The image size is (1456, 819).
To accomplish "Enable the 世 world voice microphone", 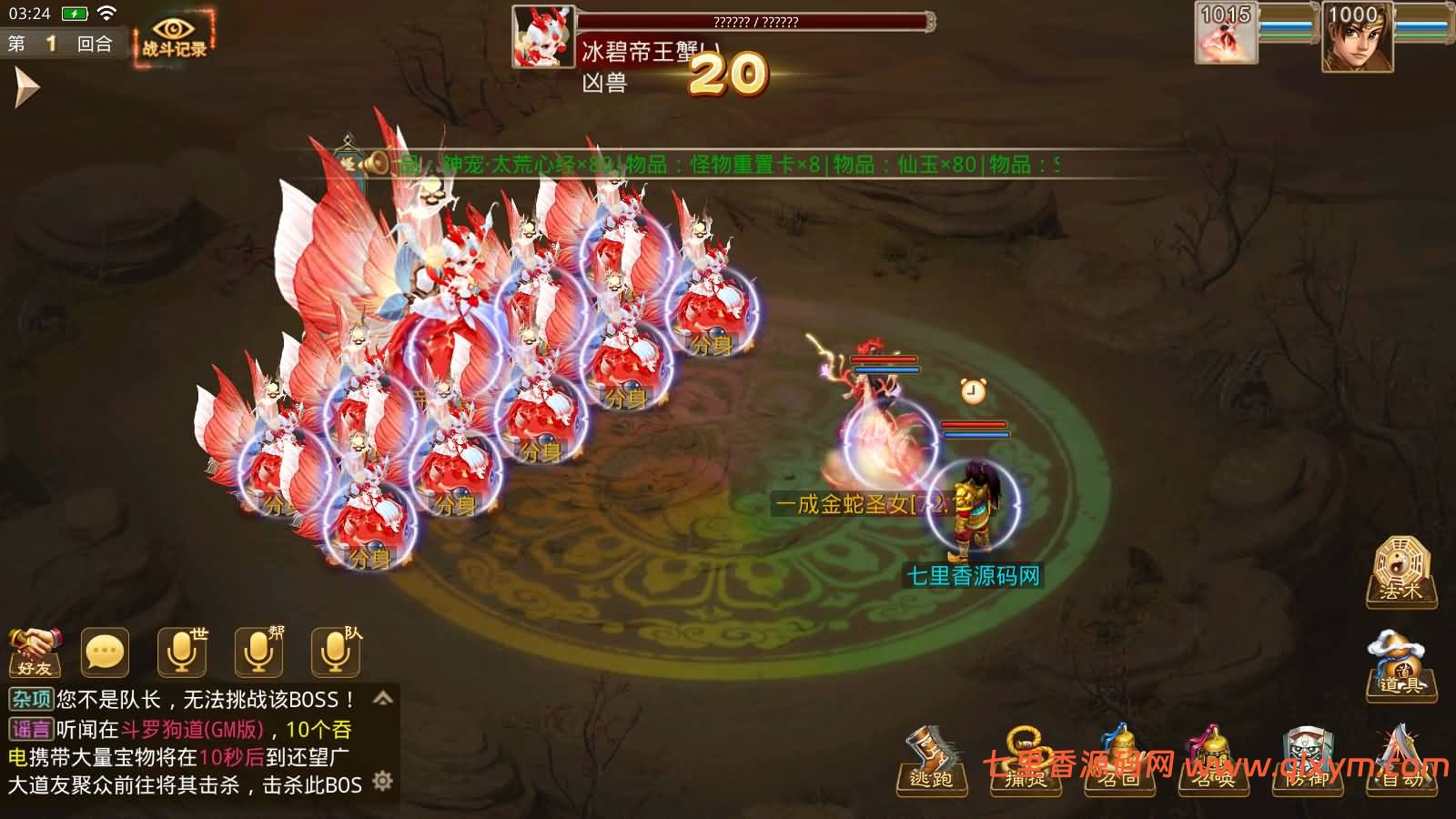I will (182, 651).
